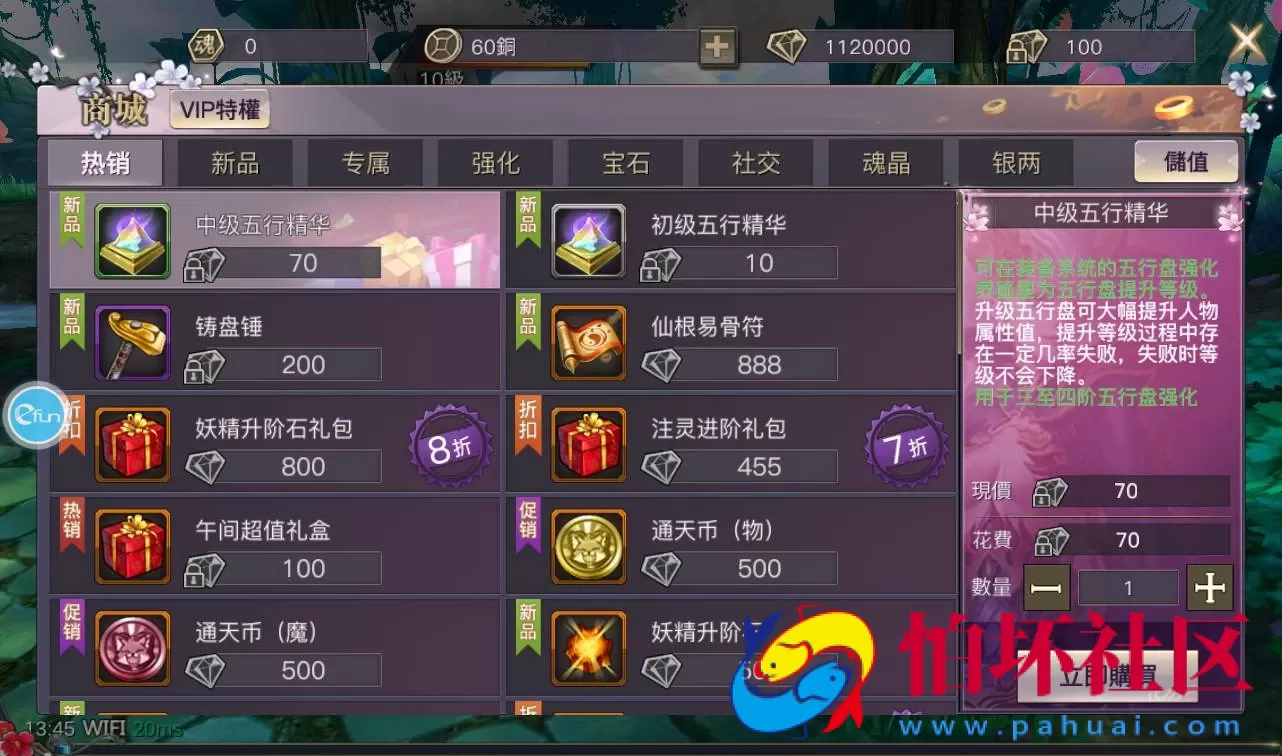This screenshot has width=1282, height=756.
Task: Decrease purchase quantity with the minus stepper
Action: click(1047, 589)
